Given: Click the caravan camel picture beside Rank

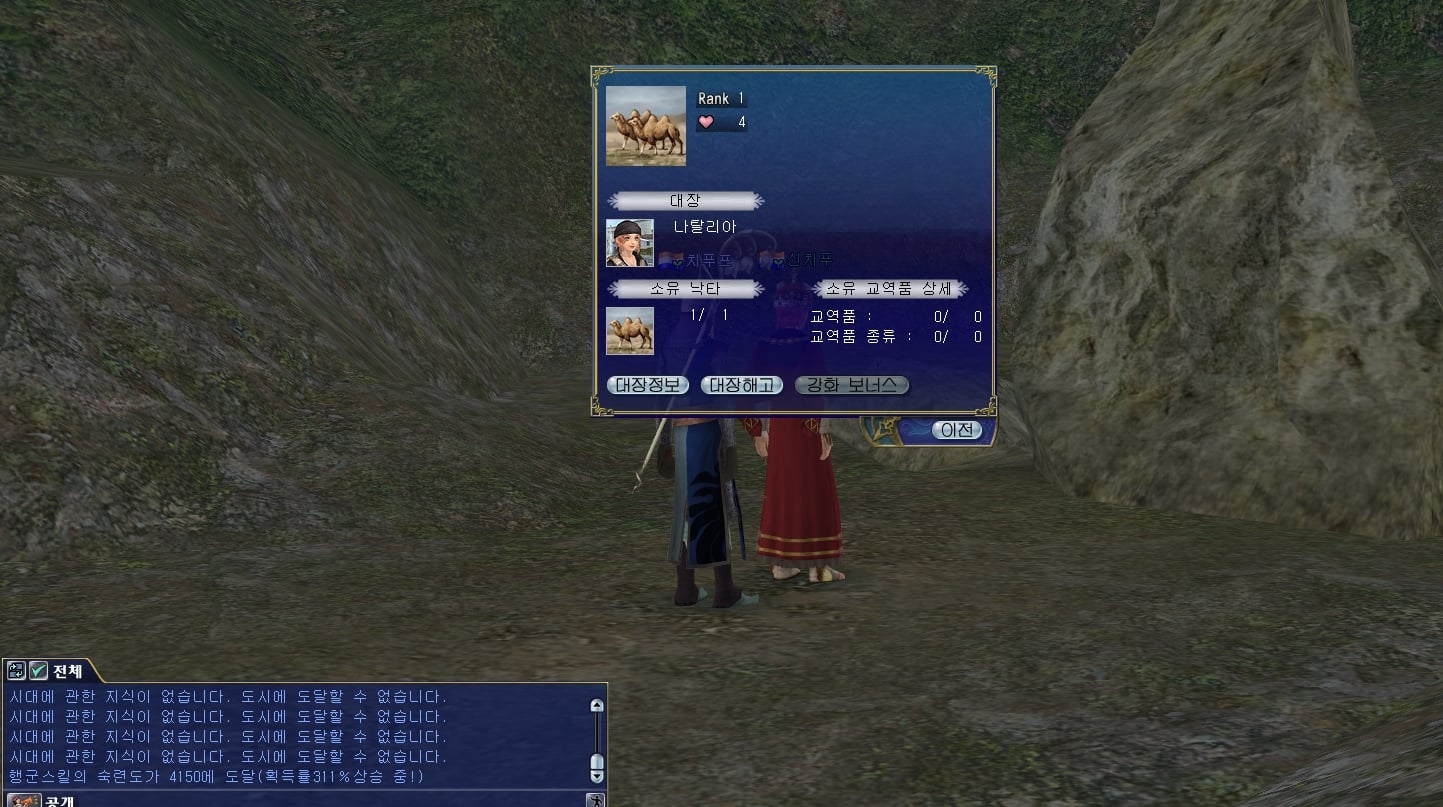Looking at the screenshot, I should click(x=646, y=126).
